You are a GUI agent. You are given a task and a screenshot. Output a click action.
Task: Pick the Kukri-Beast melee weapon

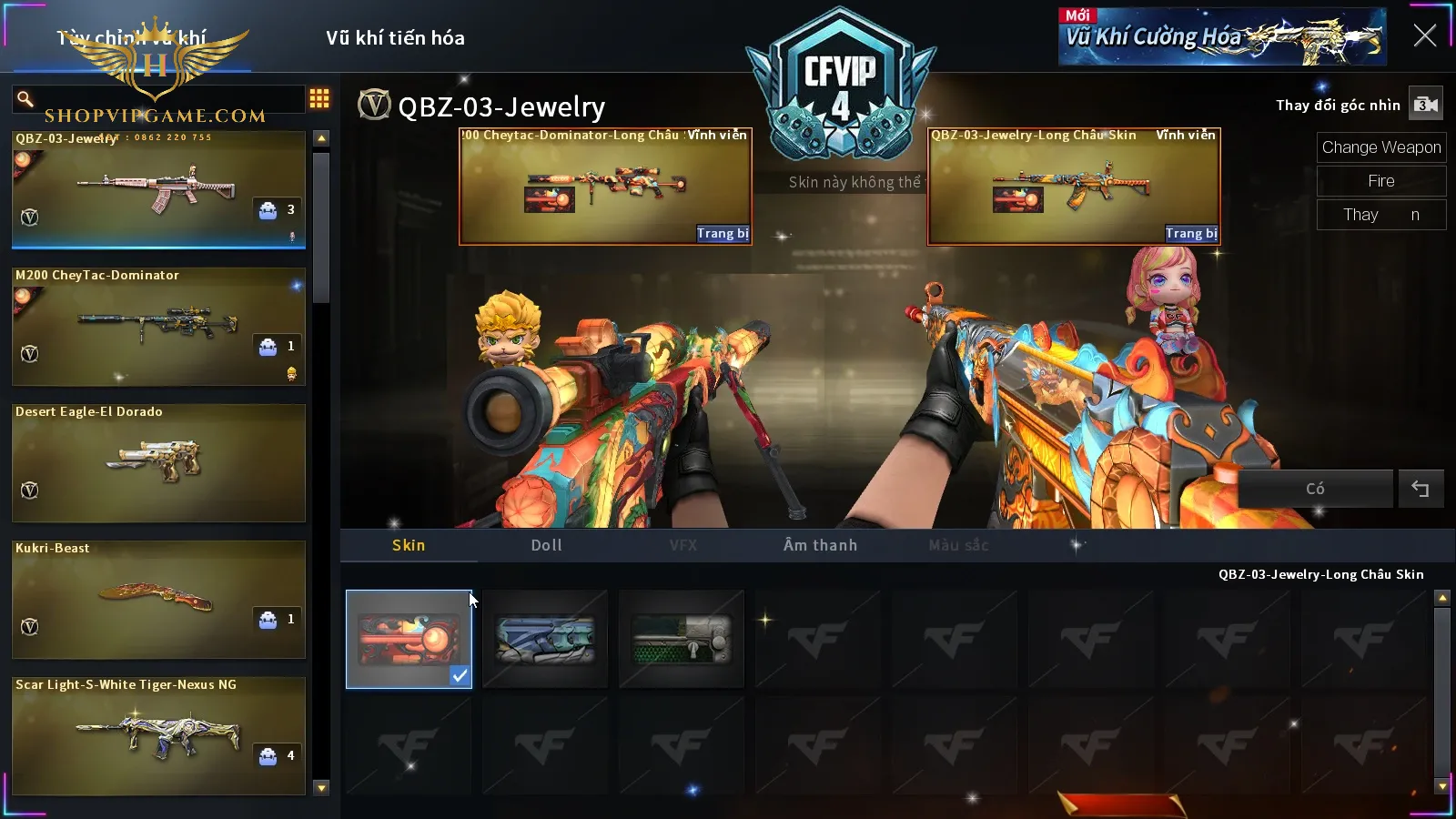tap(158, 599)
